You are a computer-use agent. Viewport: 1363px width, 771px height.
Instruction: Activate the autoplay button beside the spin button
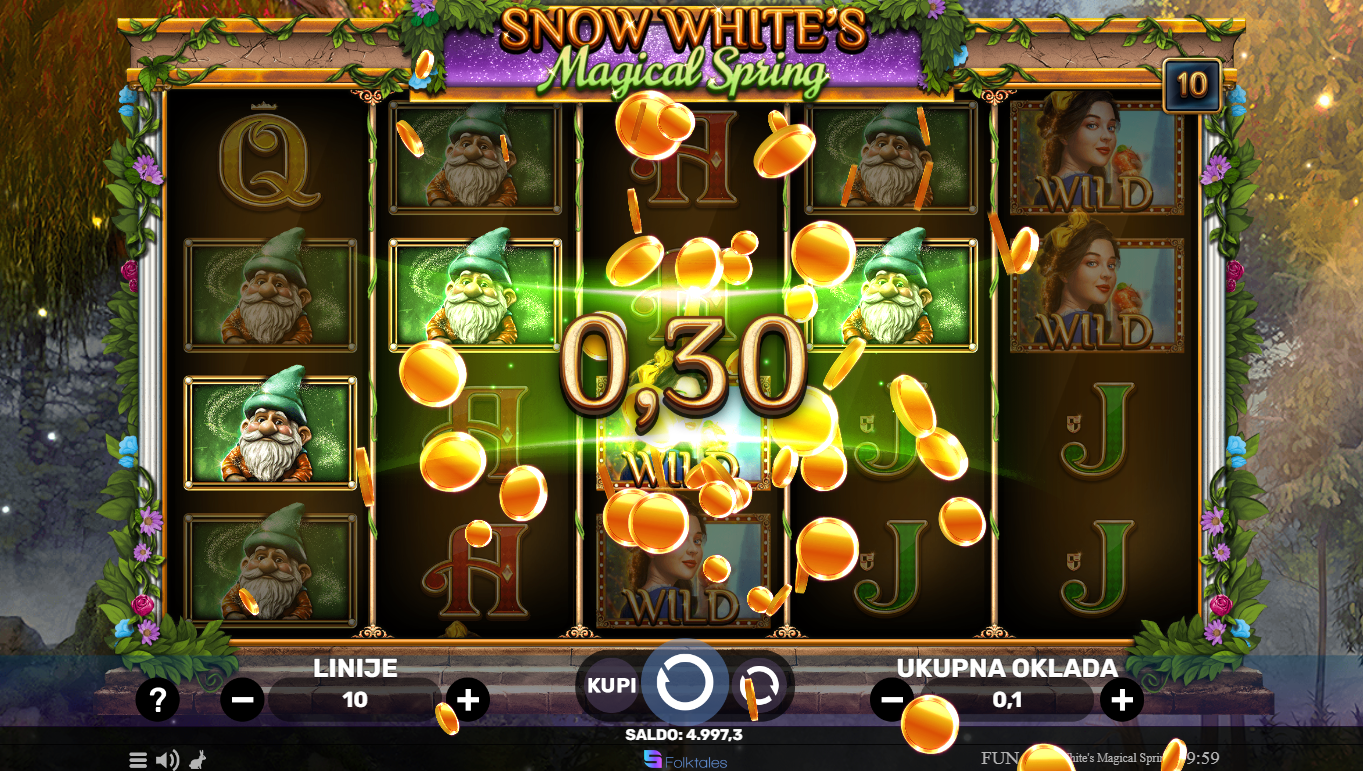point(760,686)
